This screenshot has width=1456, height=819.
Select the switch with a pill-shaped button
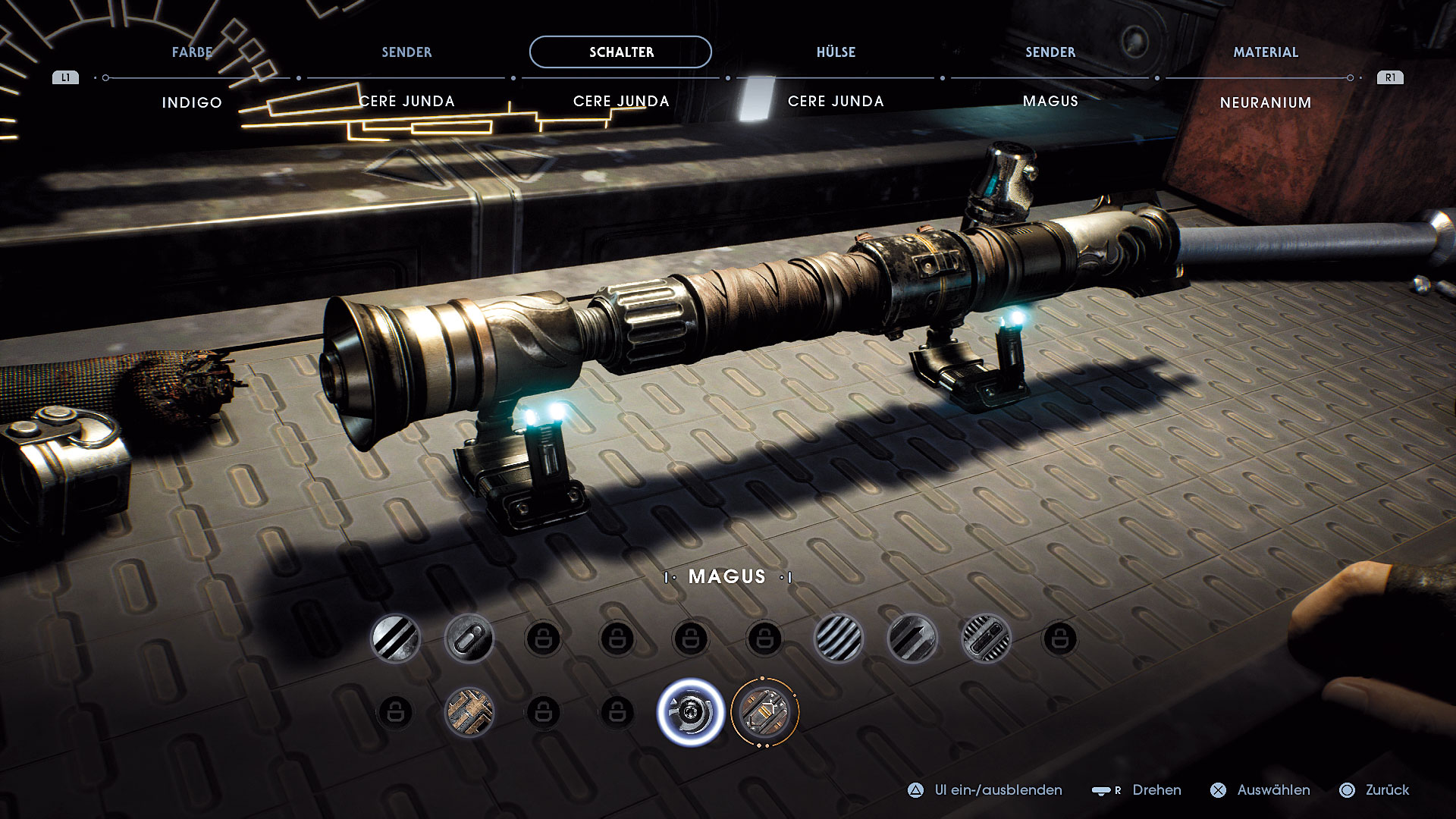point(469,639)
